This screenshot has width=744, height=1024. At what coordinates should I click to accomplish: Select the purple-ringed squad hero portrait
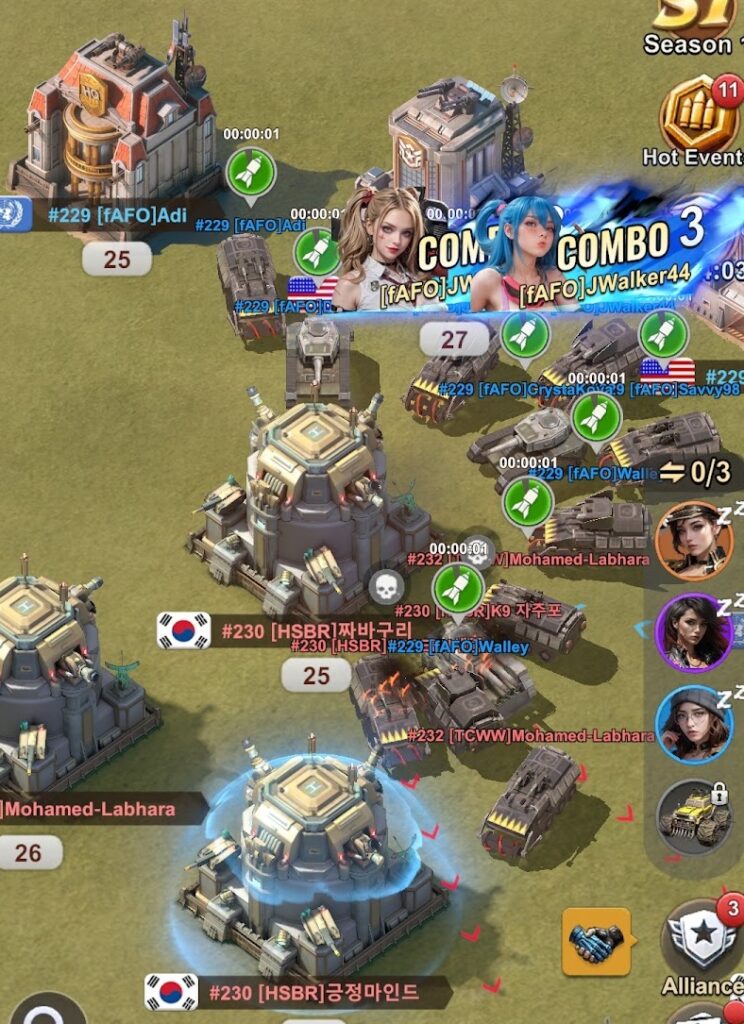(x=693, y=633)
